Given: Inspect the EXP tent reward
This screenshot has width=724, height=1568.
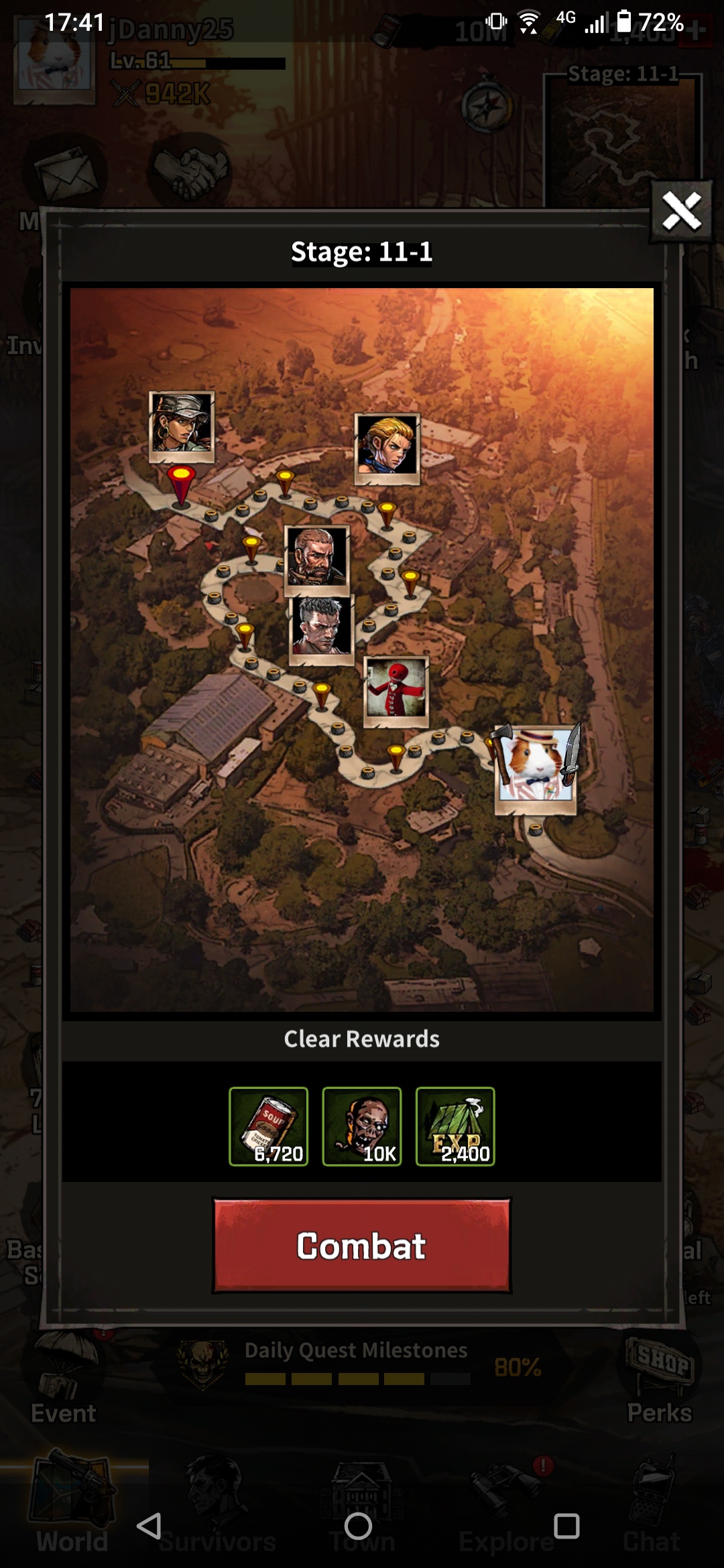Looking at the screenshot, I should pyautogui.click(x=455, y=1126).
